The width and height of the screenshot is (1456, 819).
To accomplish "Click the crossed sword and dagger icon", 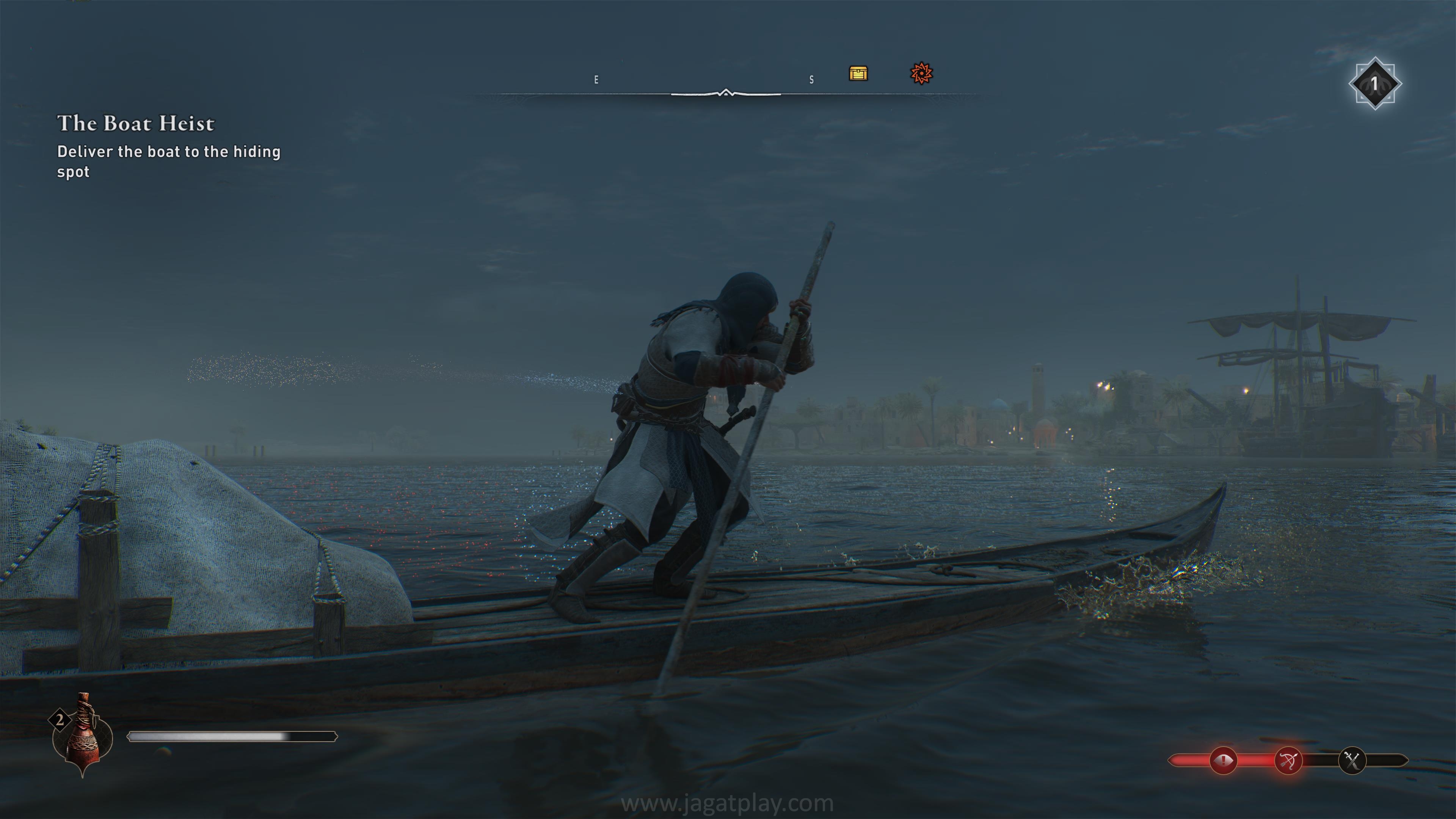I will click(x=1352, y=761).
